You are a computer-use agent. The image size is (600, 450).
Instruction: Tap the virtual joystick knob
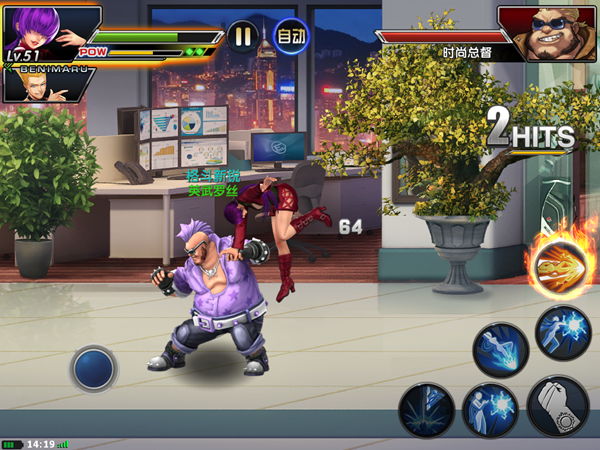point(94,366)
